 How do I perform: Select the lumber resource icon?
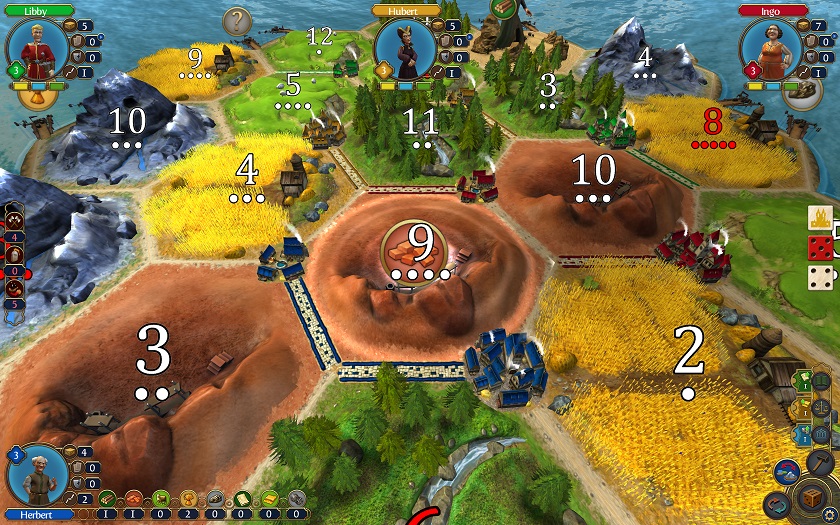click(107, 499)
